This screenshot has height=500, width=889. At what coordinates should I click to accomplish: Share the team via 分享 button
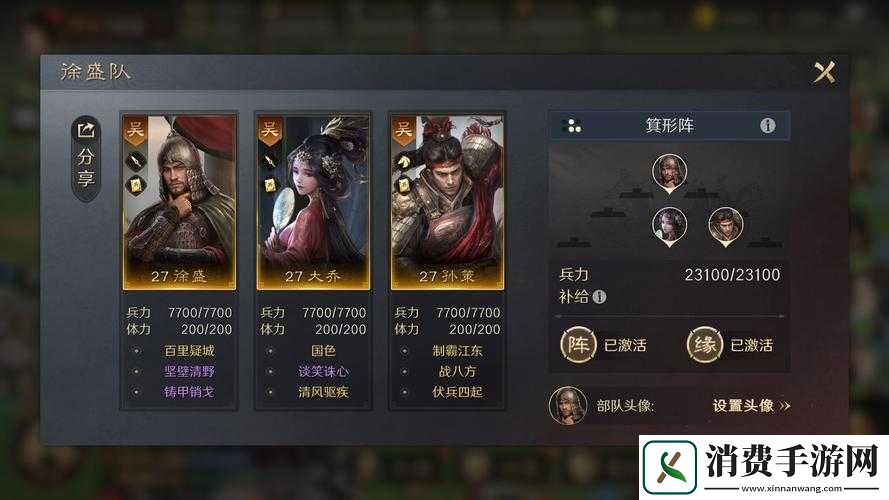(x=86, y=158)
